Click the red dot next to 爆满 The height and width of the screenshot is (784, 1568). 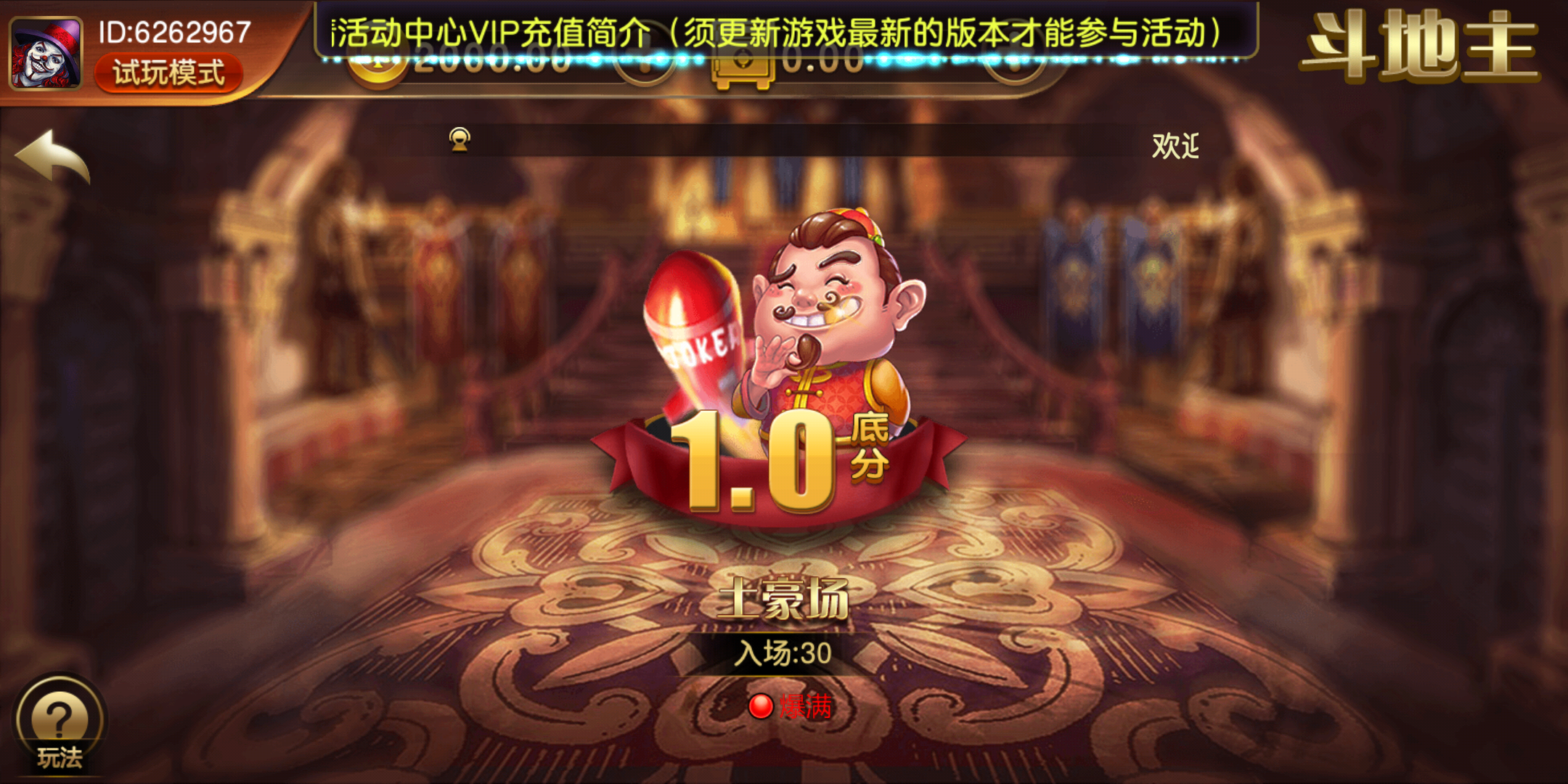point(760,703)
